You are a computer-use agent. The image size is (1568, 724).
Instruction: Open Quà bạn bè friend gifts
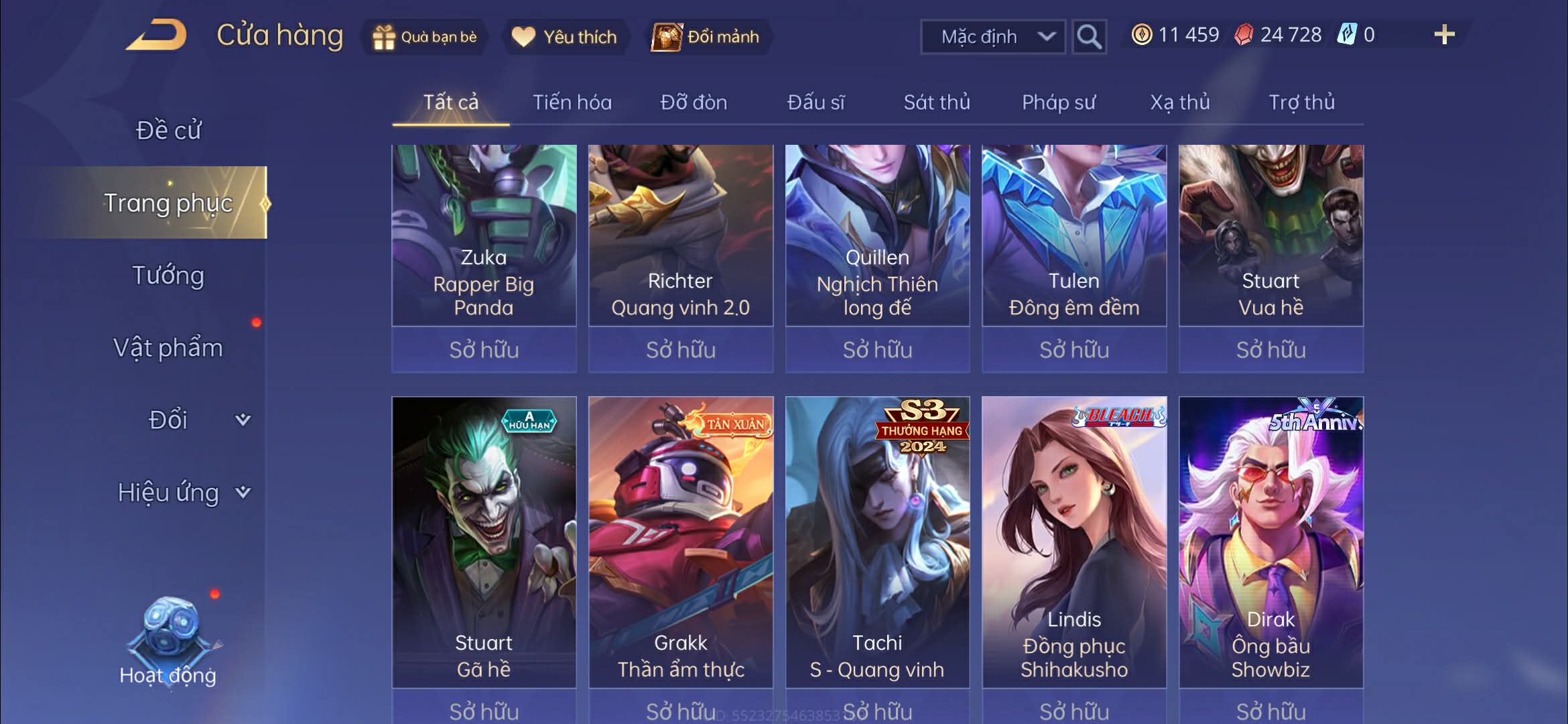(x=424, y=37)
